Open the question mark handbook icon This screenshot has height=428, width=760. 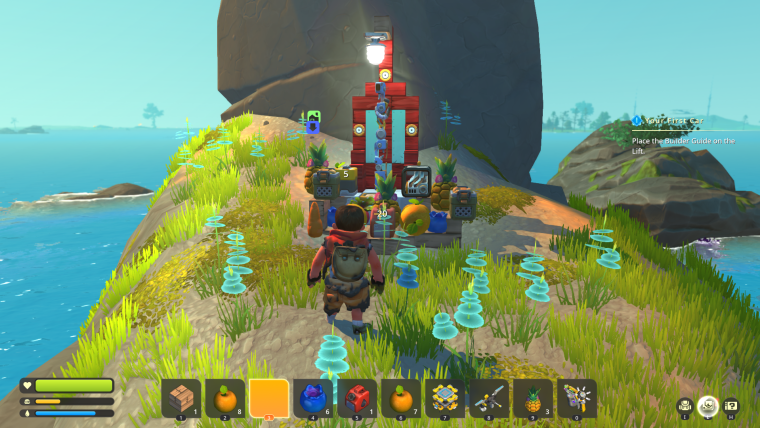[731, 405]
